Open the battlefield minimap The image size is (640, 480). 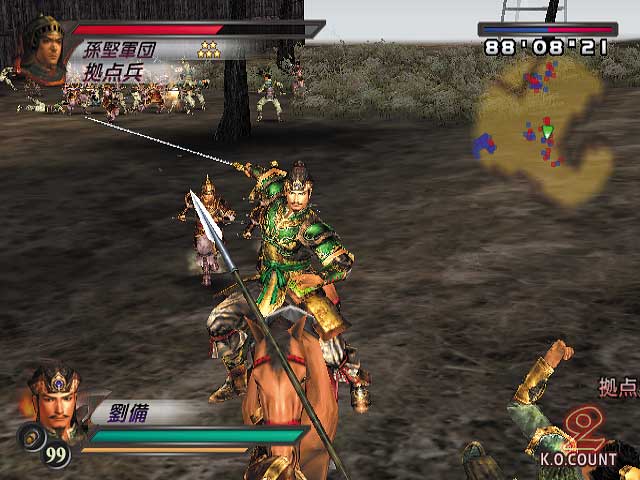point(540,130)
